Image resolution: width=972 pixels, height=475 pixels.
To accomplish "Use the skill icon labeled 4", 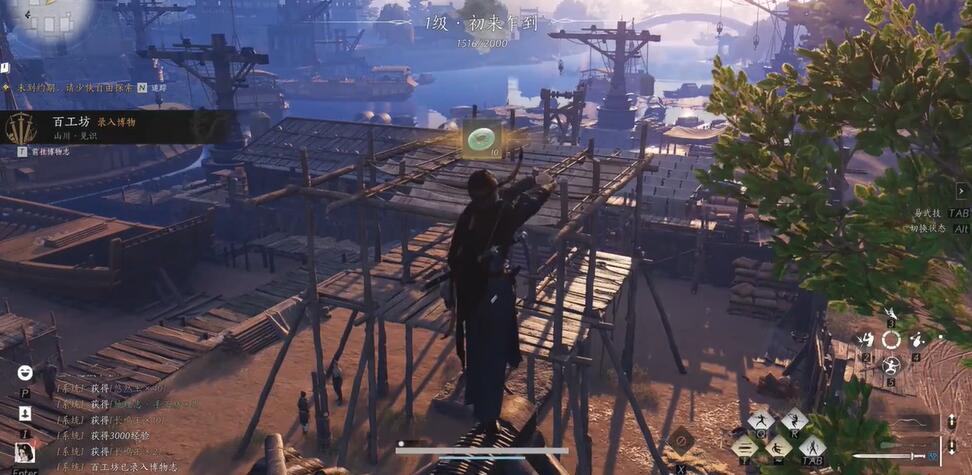I will click(915, 340).
